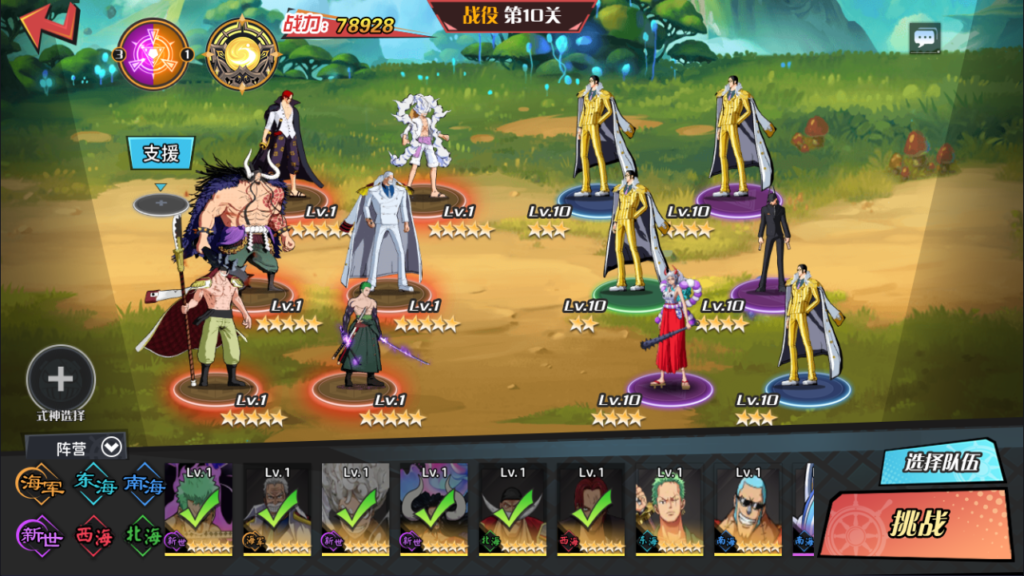
Task: Deselect the grey-haired 海军 hero card
Action: tap(277, 509)
